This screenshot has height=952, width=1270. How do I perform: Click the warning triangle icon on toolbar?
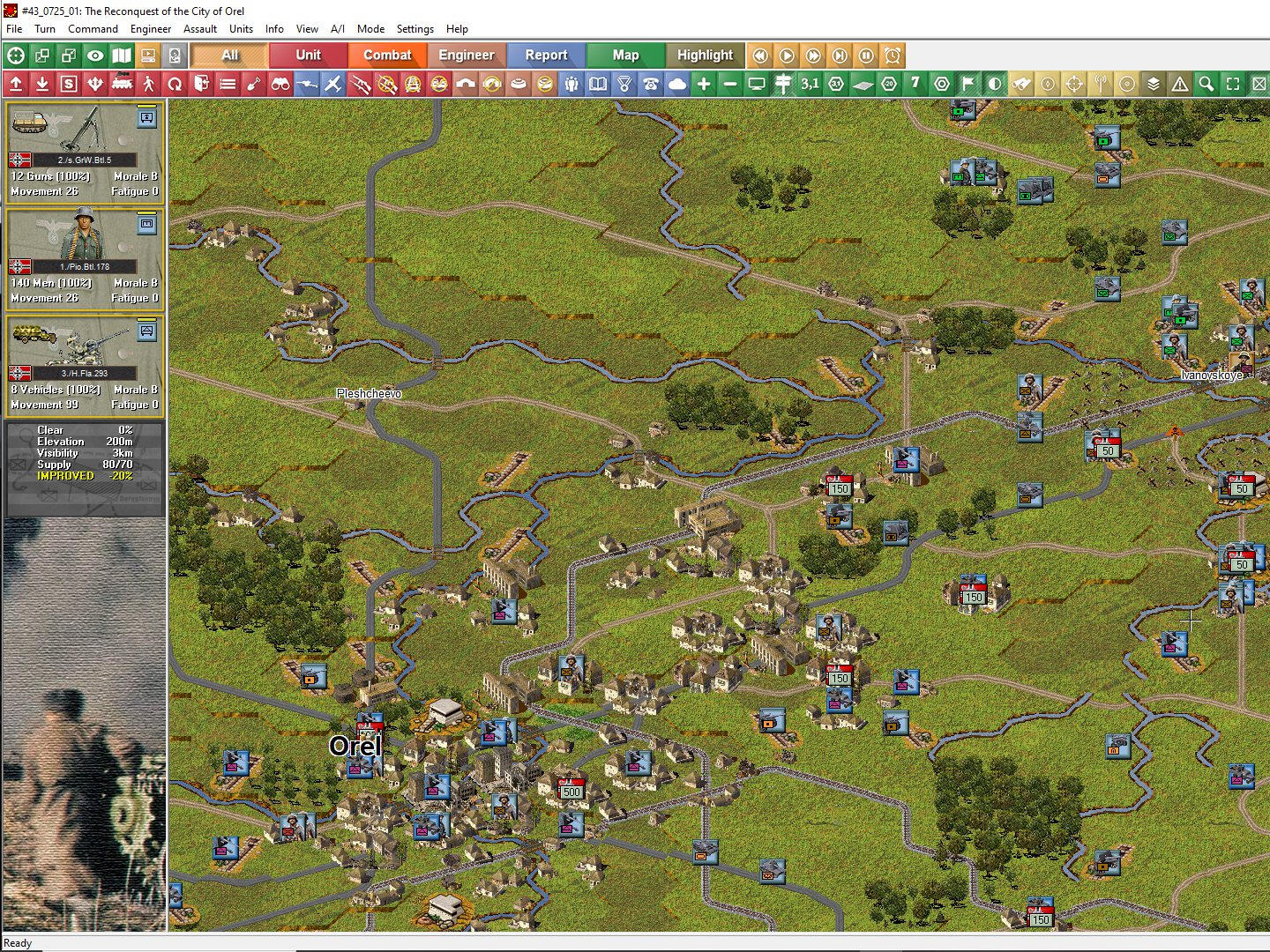pyautogui.click(x=1180, y=85)
